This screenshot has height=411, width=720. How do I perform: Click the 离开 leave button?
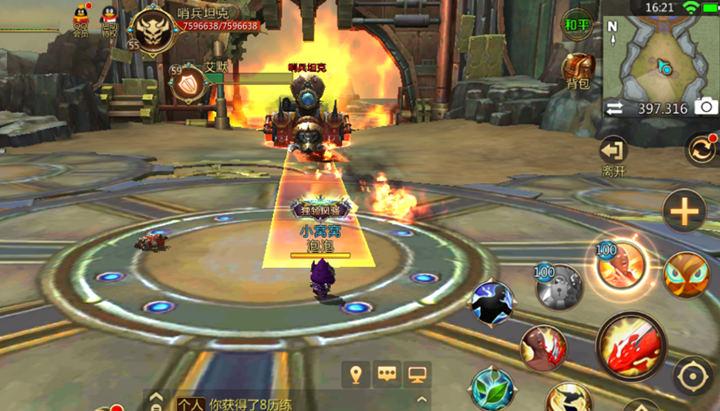[x=613, y=154]
